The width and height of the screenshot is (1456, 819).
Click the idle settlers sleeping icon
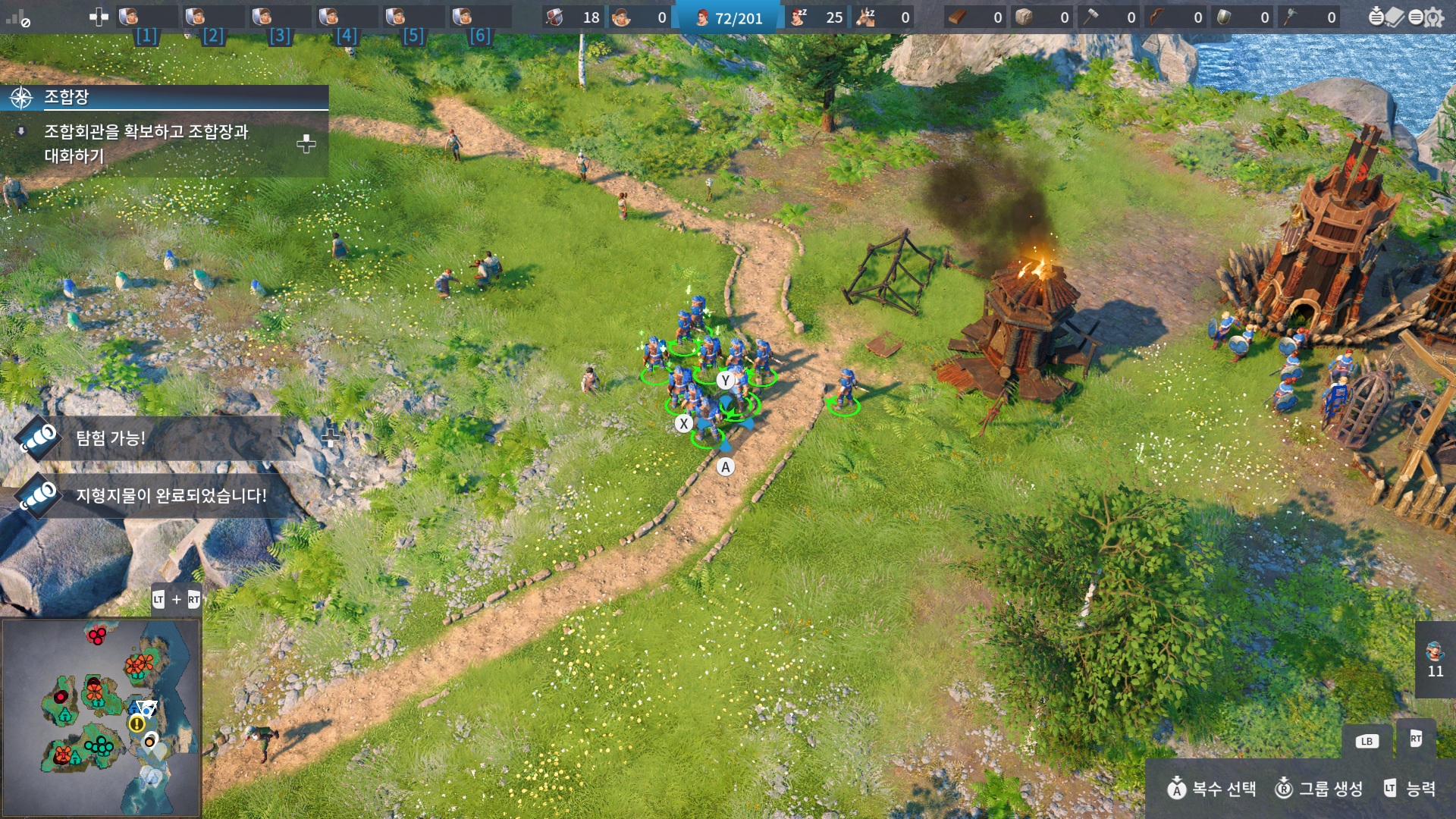(799, 17)
